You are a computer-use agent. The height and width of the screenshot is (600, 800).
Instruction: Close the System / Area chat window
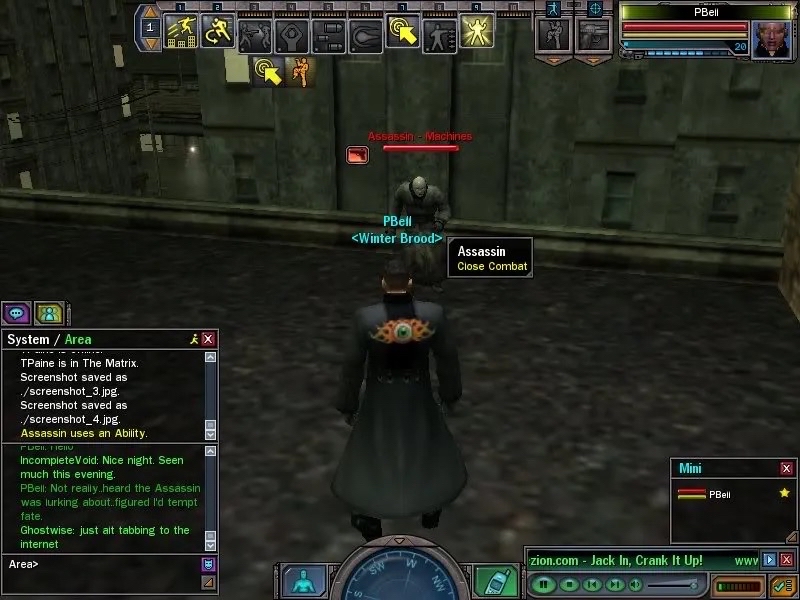(208, 340)
